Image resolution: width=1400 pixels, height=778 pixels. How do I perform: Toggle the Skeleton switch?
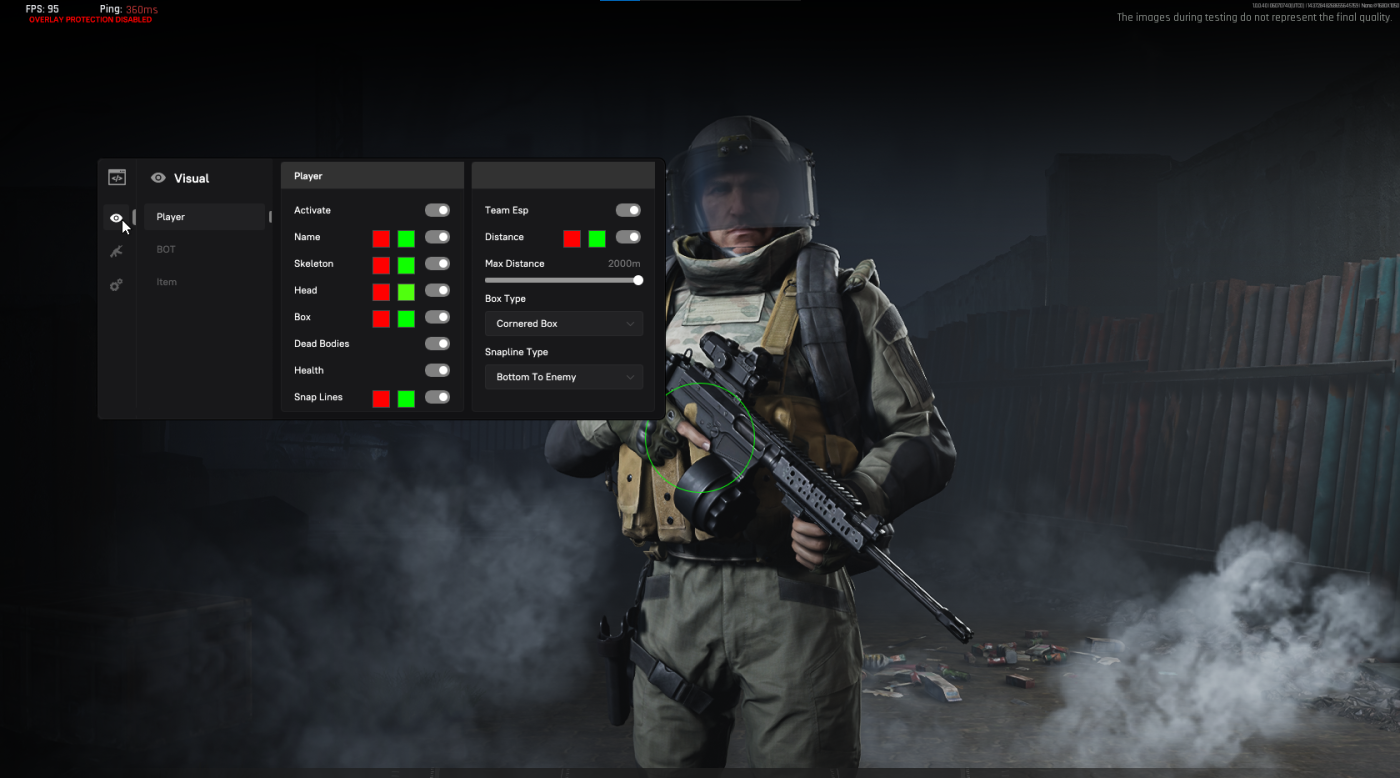(x=437, y=264)
